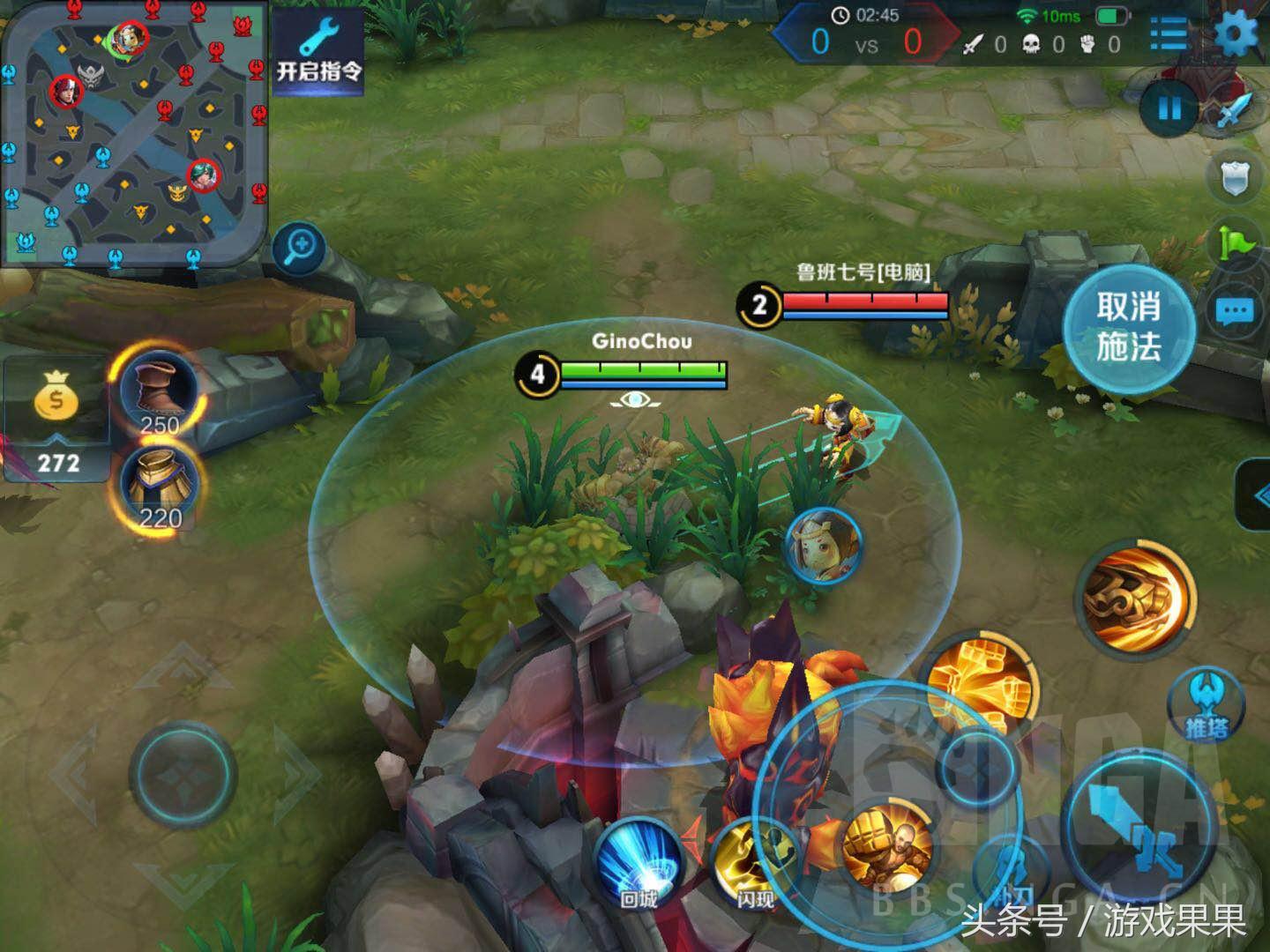This screenshot has width=1270, height=952.
Task: Buy the recommended boots for 250 gold
Action: 159,394
